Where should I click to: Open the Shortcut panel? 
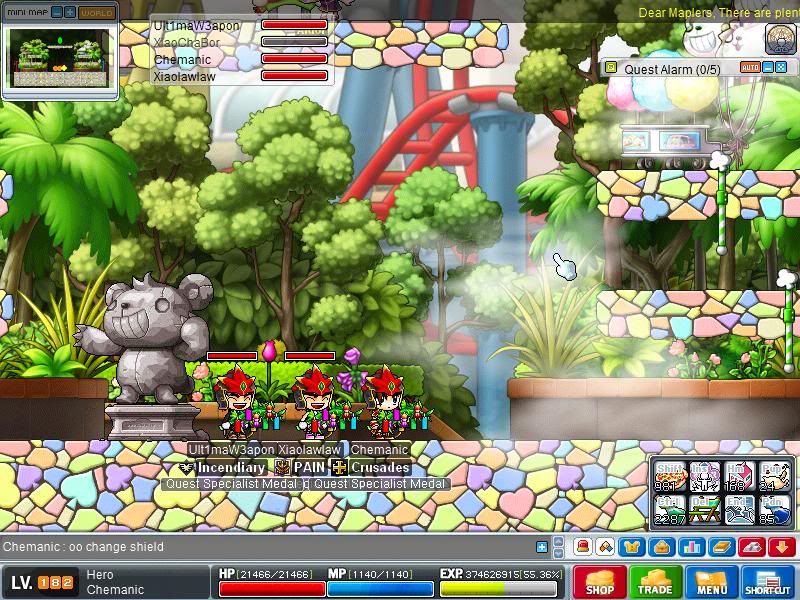768,582
